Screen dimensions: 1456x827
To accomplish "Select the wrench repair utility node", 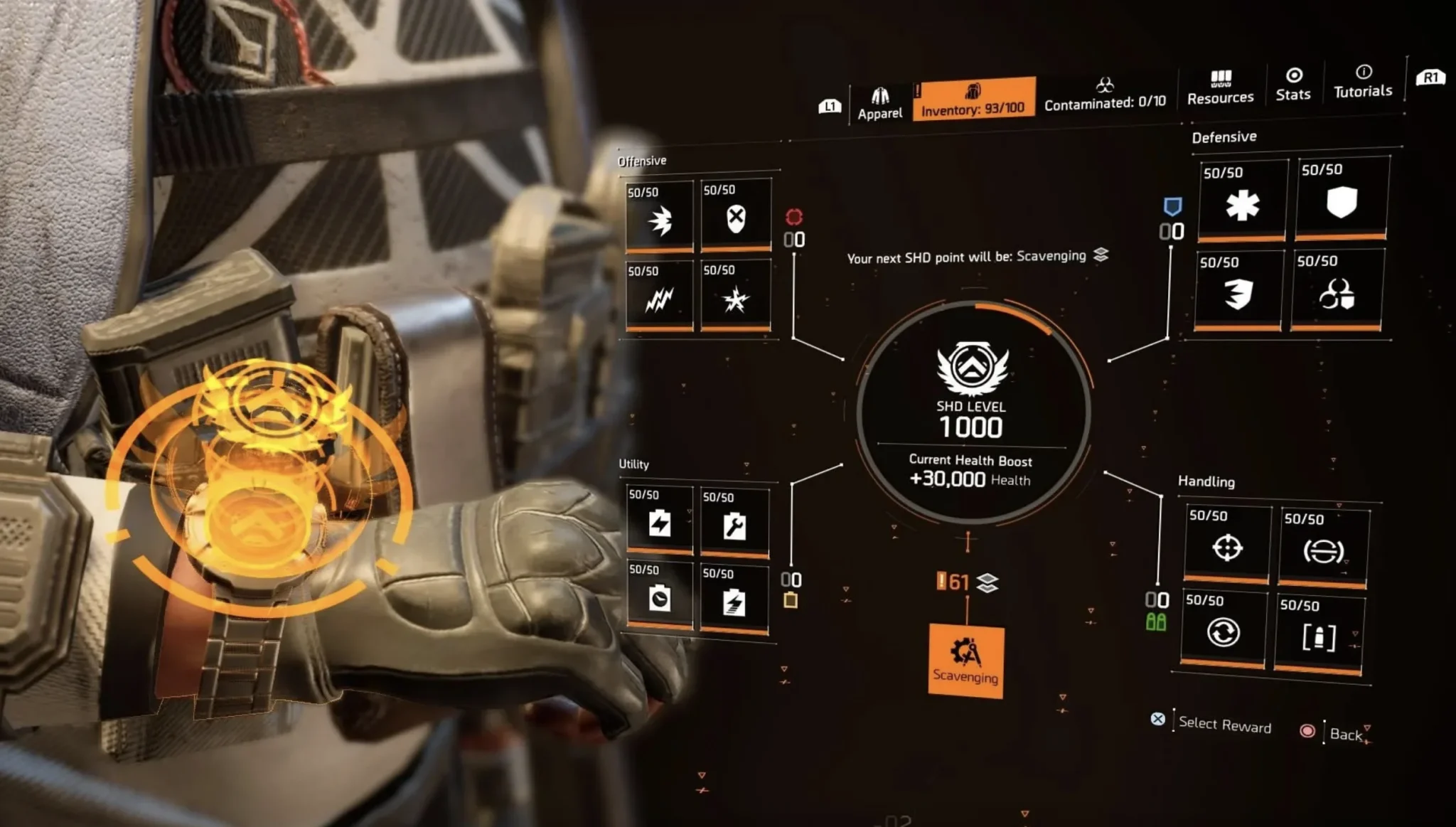I will pyautogui.click(x=734, y=523).
